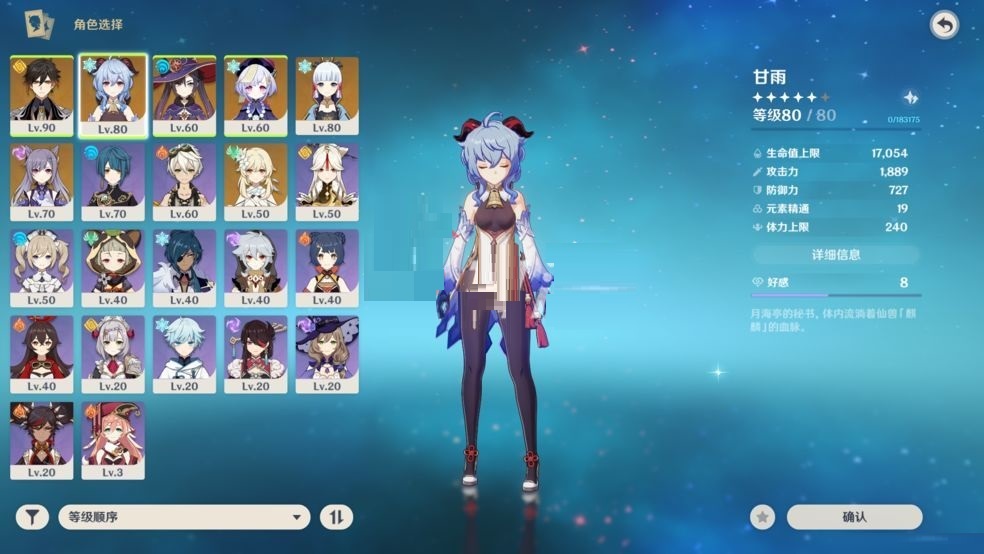Viewport: 984px width, 554px height.
Task: Open 详细信息 detailed info
Action: 835,254
